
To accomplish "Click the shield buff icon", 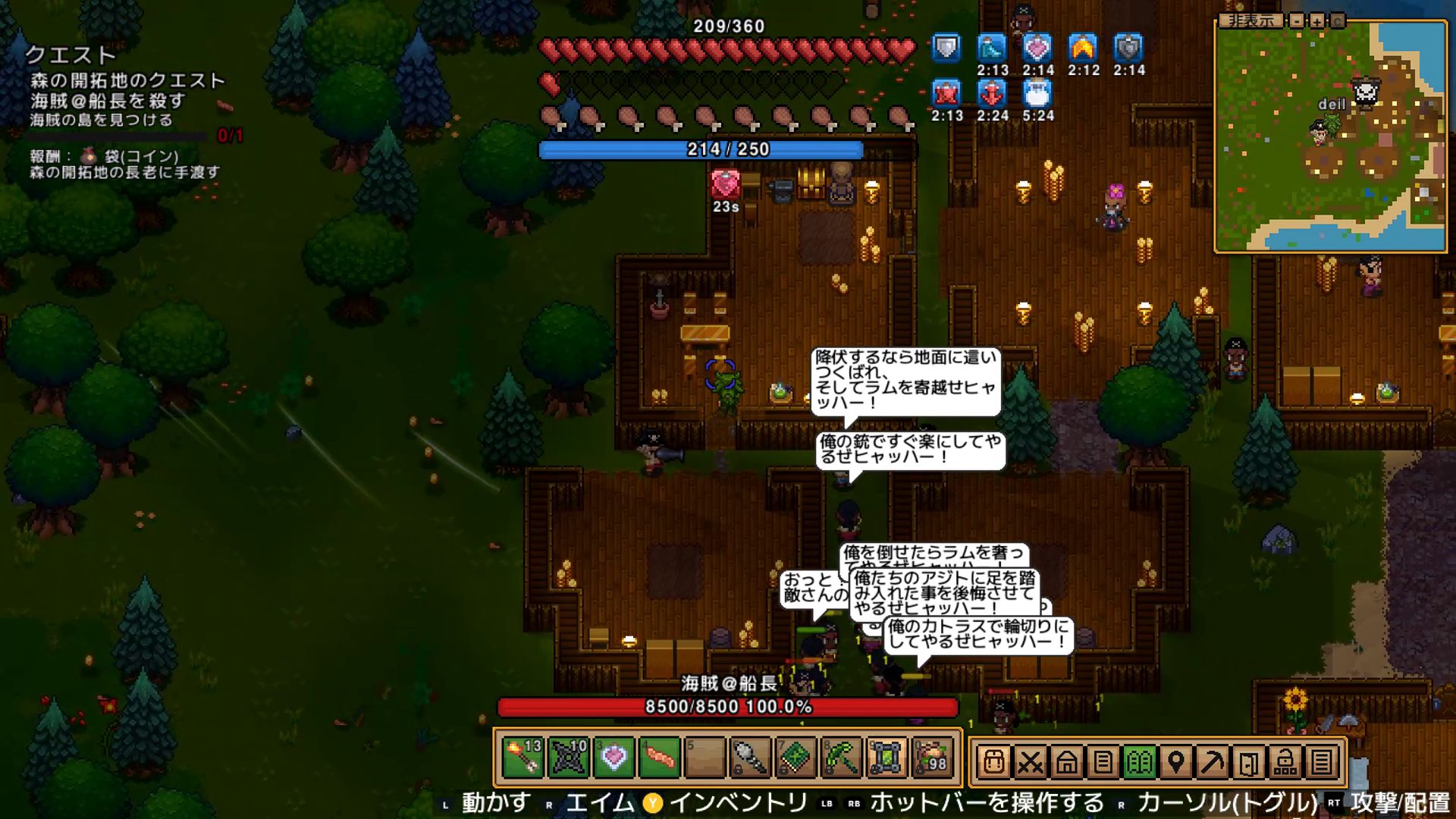I will [x=946, y=49].
